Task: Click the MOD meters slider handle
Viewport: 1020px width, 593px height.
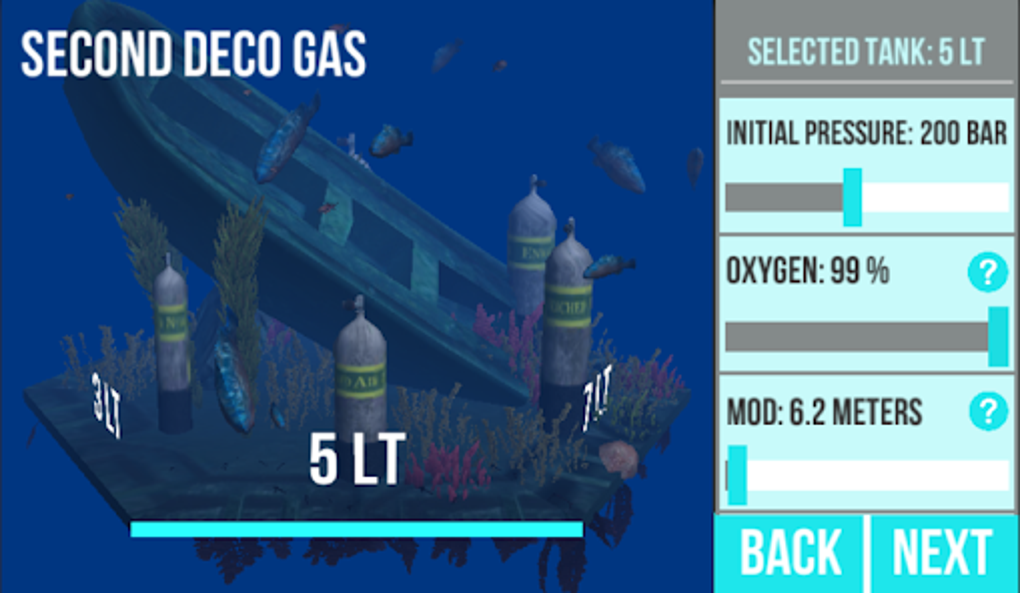Action: [x=737, y=475]
